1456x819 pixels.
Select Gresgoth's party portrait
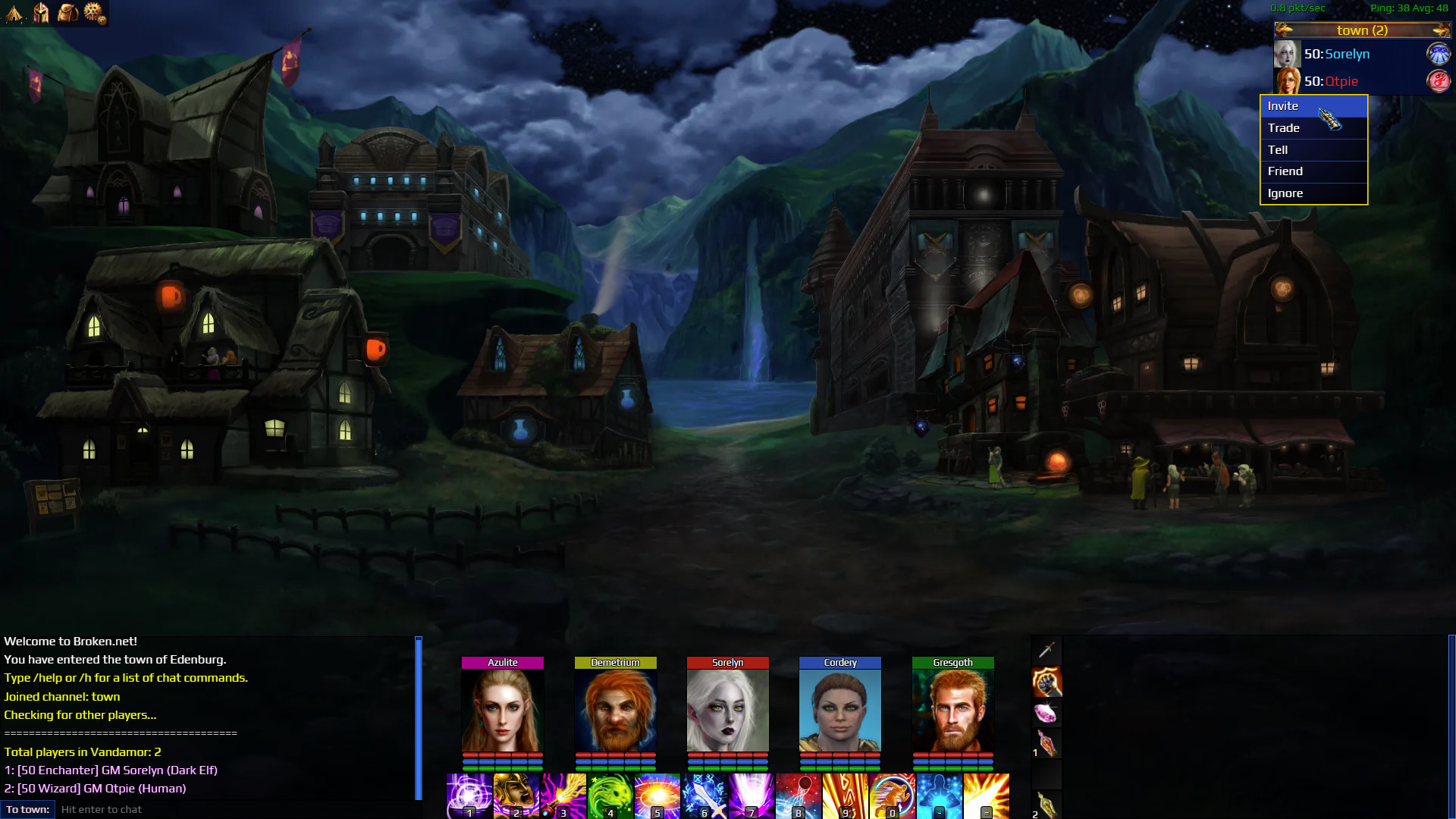tap(952, 711)
